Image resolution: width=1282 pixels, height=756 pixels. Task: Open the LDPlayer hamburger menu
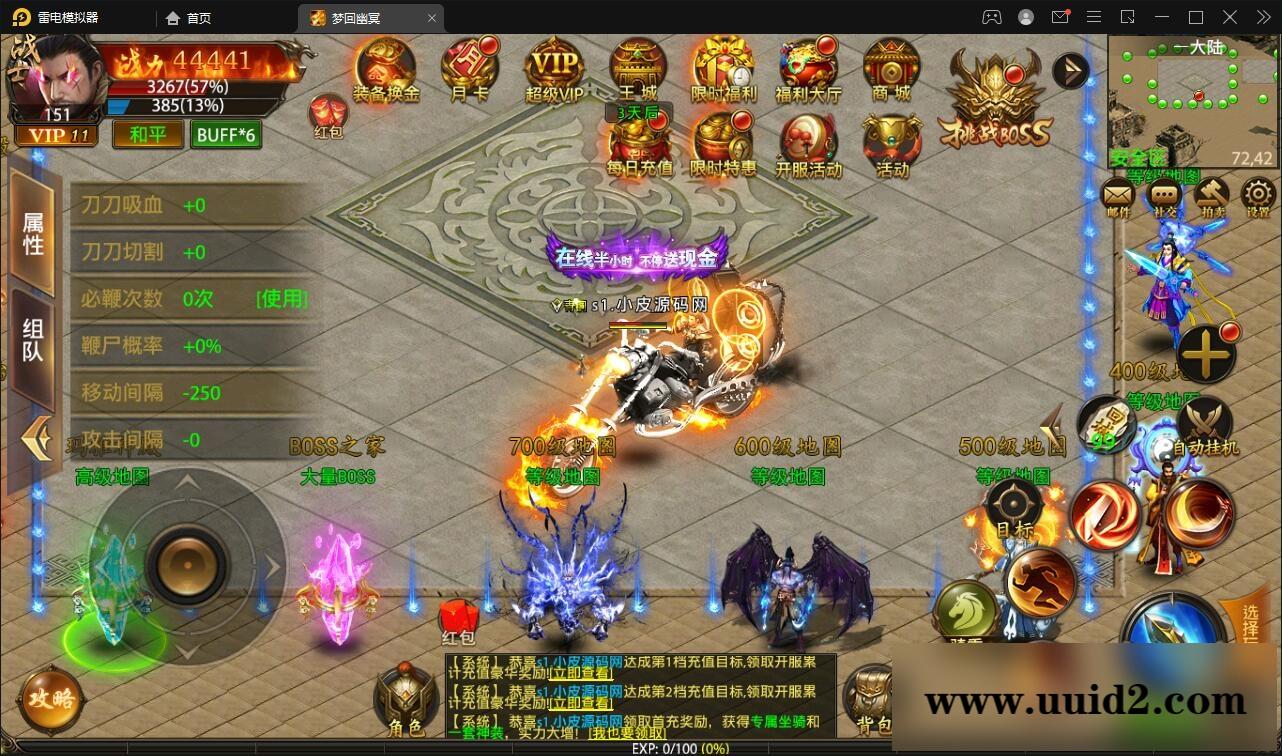[1094, 17]
